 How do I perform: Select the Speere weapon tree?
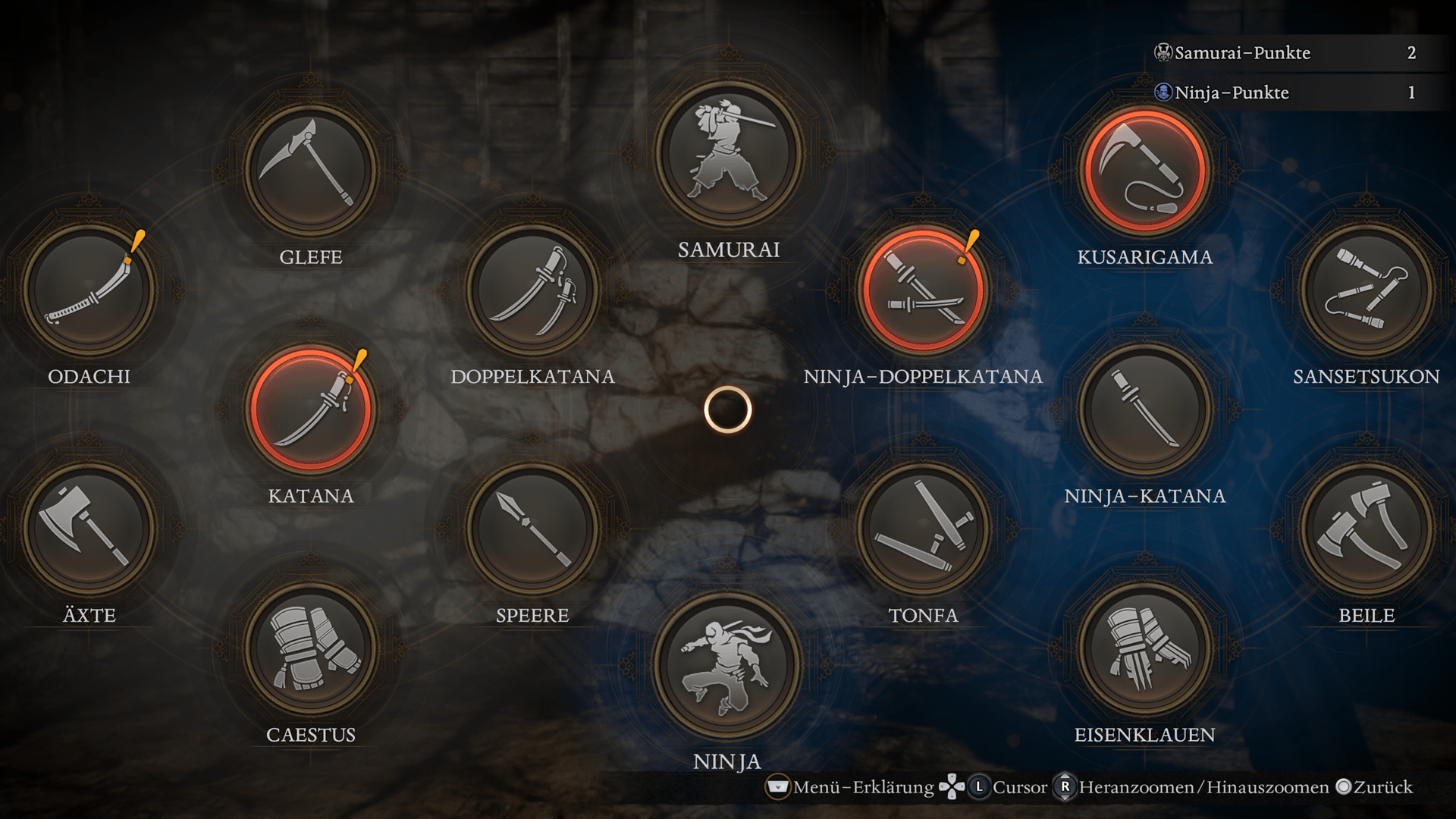pos(532,529)
